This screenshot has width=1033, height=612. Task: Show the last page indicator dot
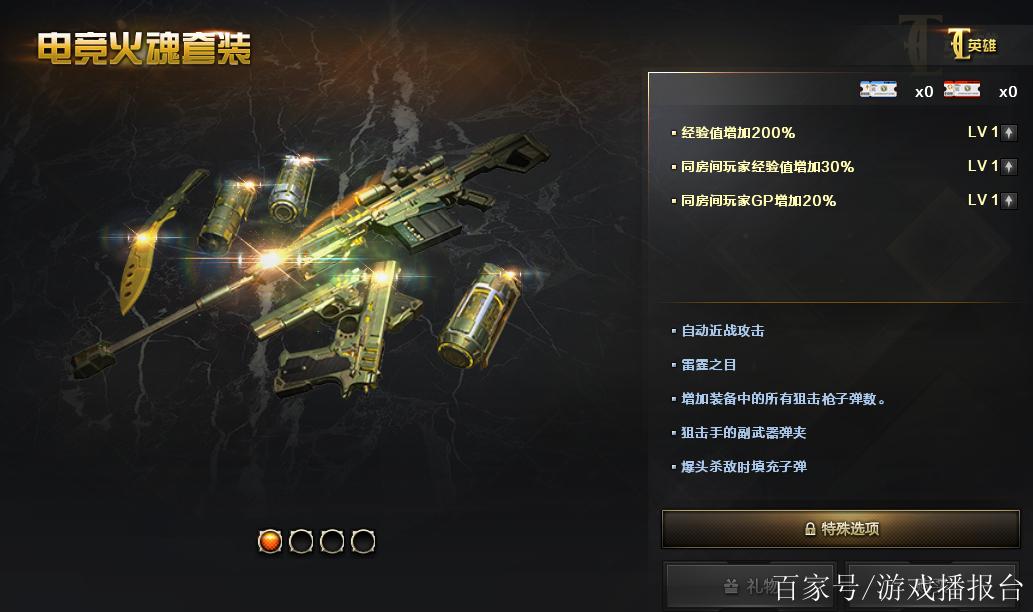(364, 542)
